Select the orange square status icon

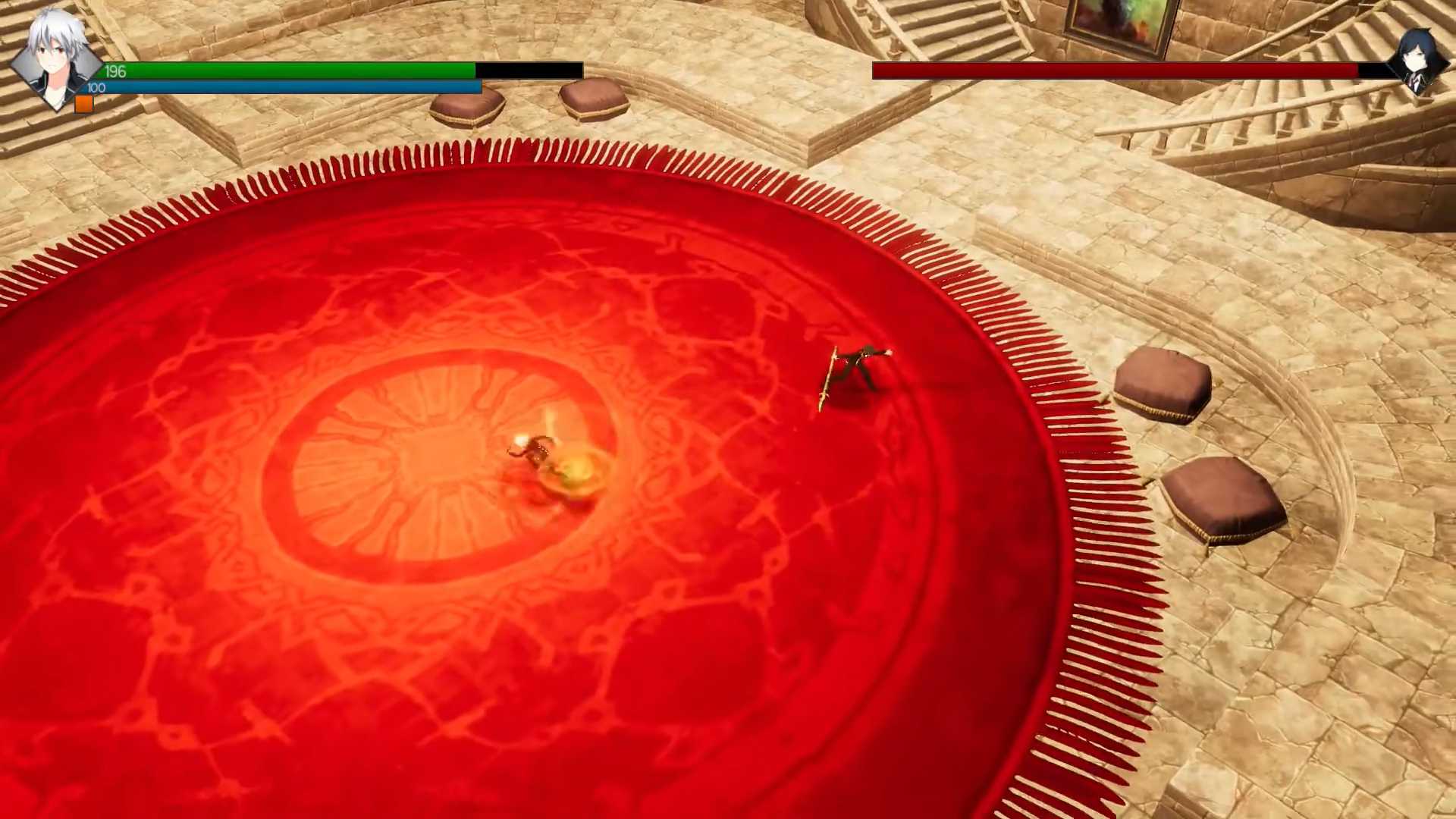(x=84, y=105)
